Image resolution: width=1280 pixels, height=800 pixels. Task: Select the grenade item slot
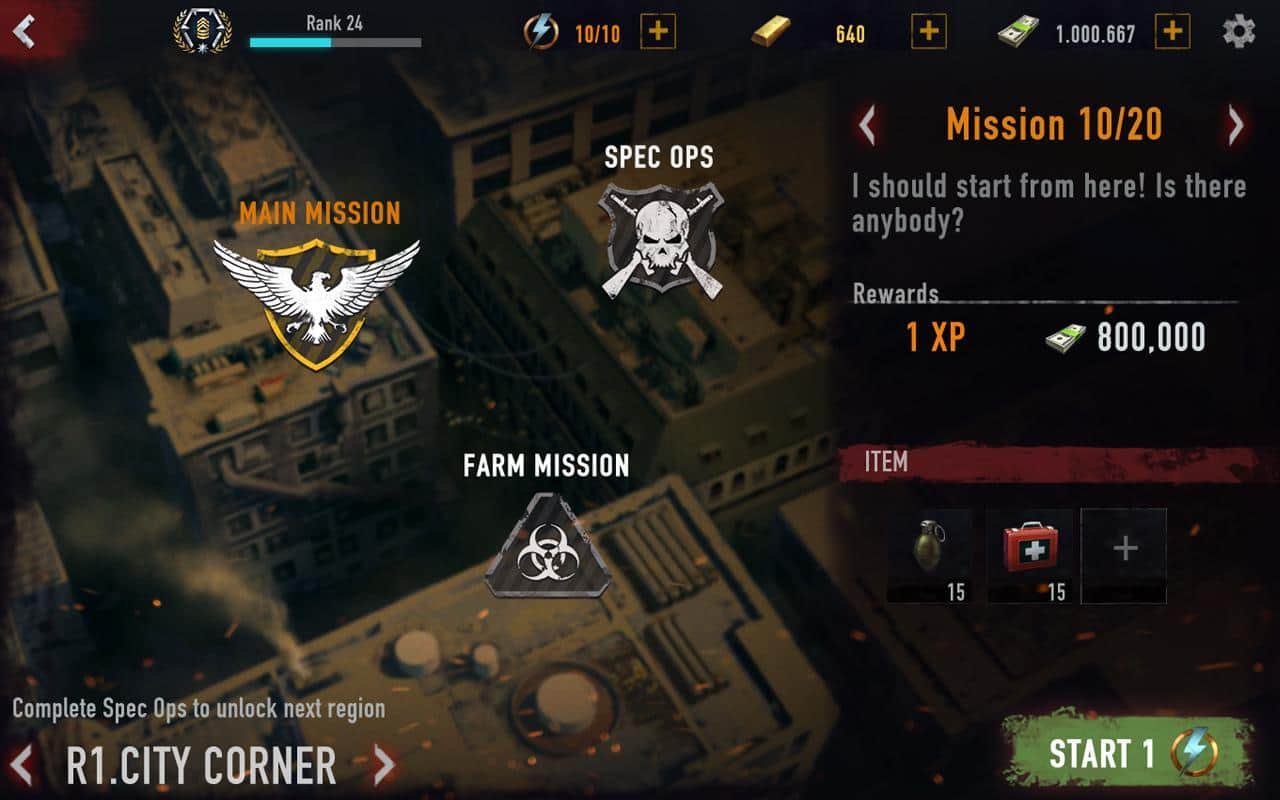[x=930, y=555]
